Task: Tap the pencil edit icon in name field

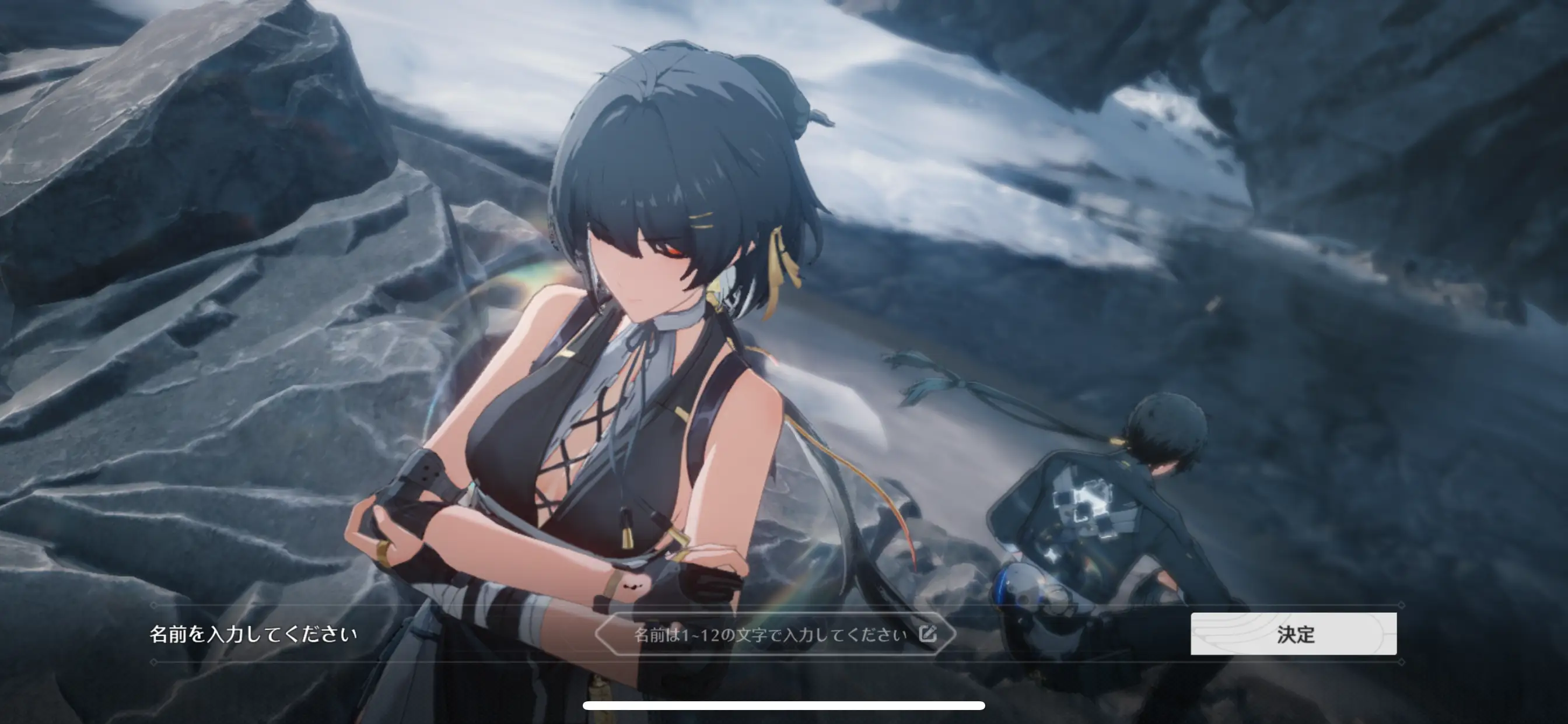Action: click(927, 634)
